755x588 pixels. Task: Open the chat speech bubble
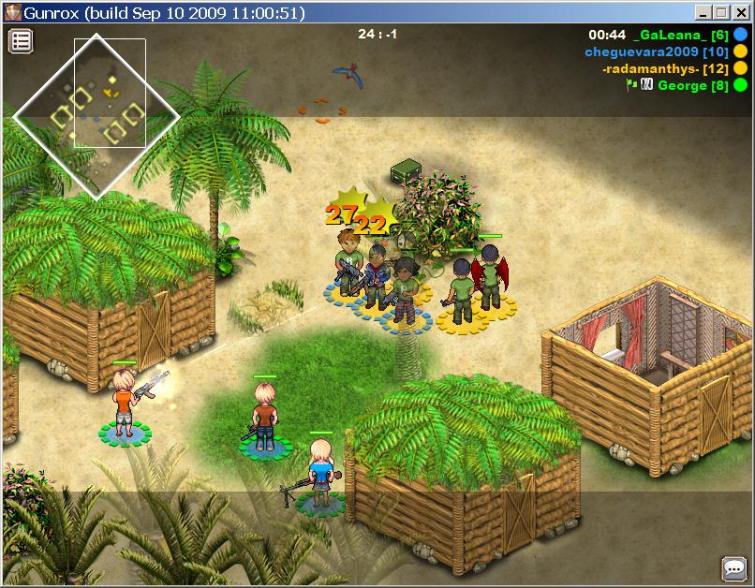[x=734, y=569]
